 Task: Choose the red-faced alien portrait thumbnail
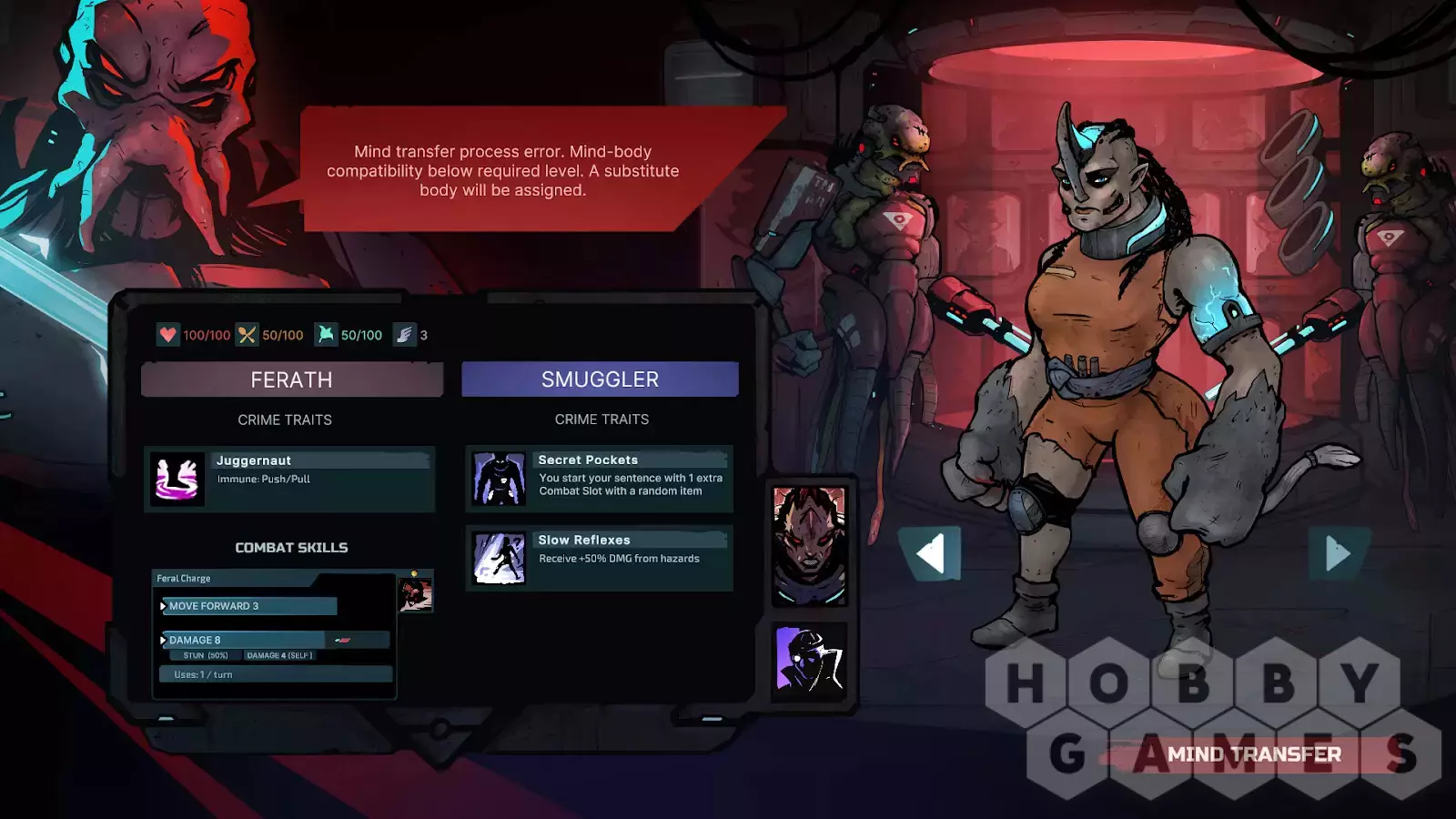pyautogui.click(x=809, y=545)
